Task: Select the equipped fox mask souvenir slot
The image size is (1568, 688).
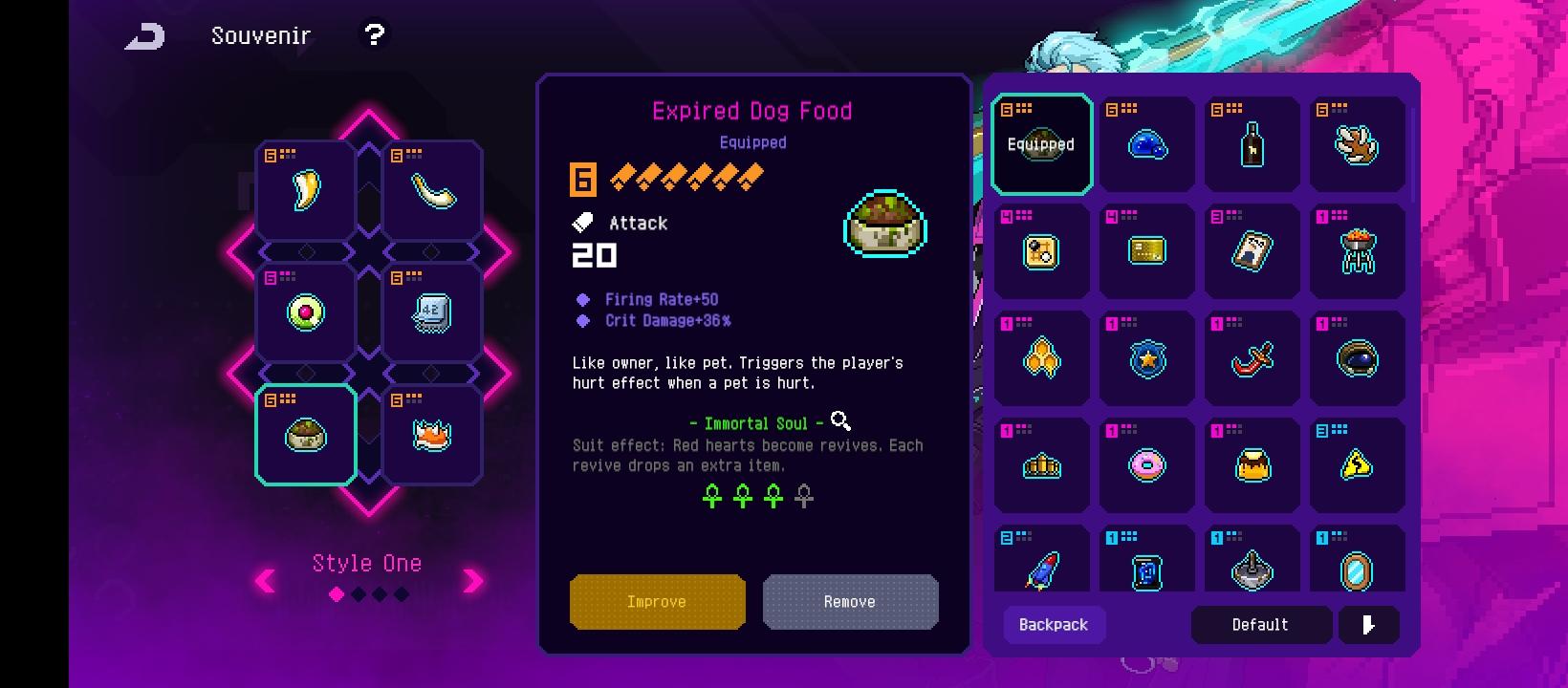Action: (x=432, y=435)
